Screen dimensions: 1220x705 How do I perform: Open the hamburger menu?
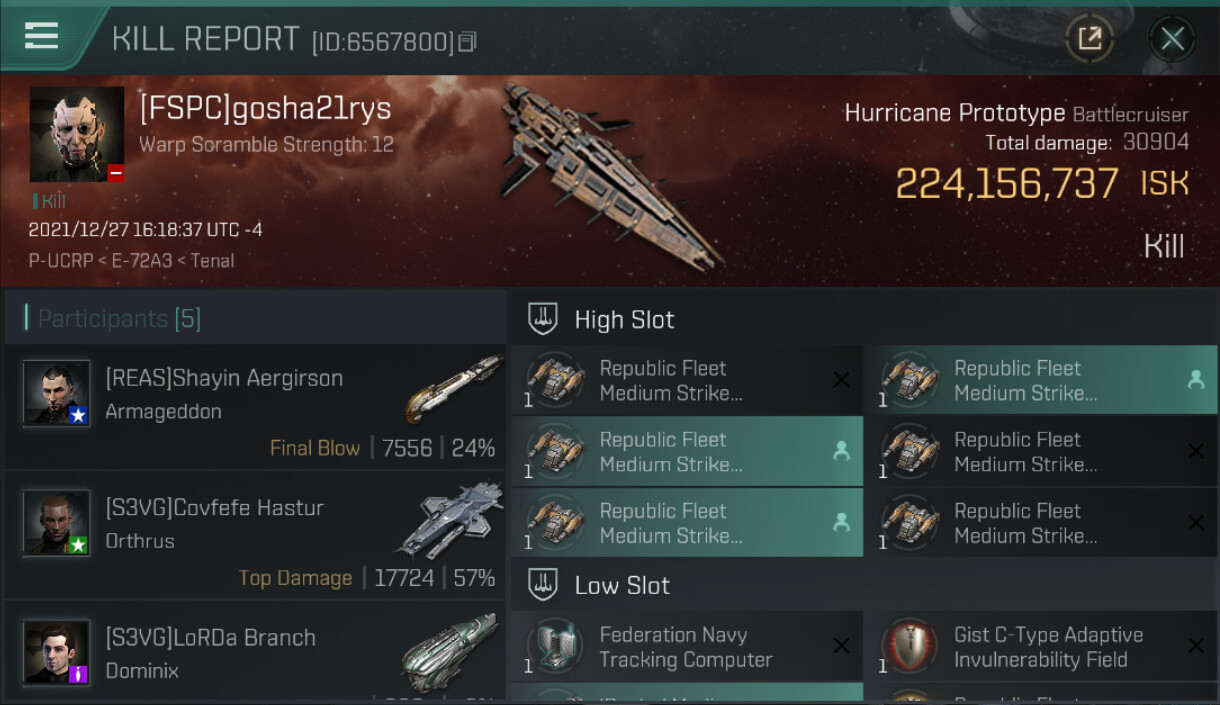(x=41, y=36)
